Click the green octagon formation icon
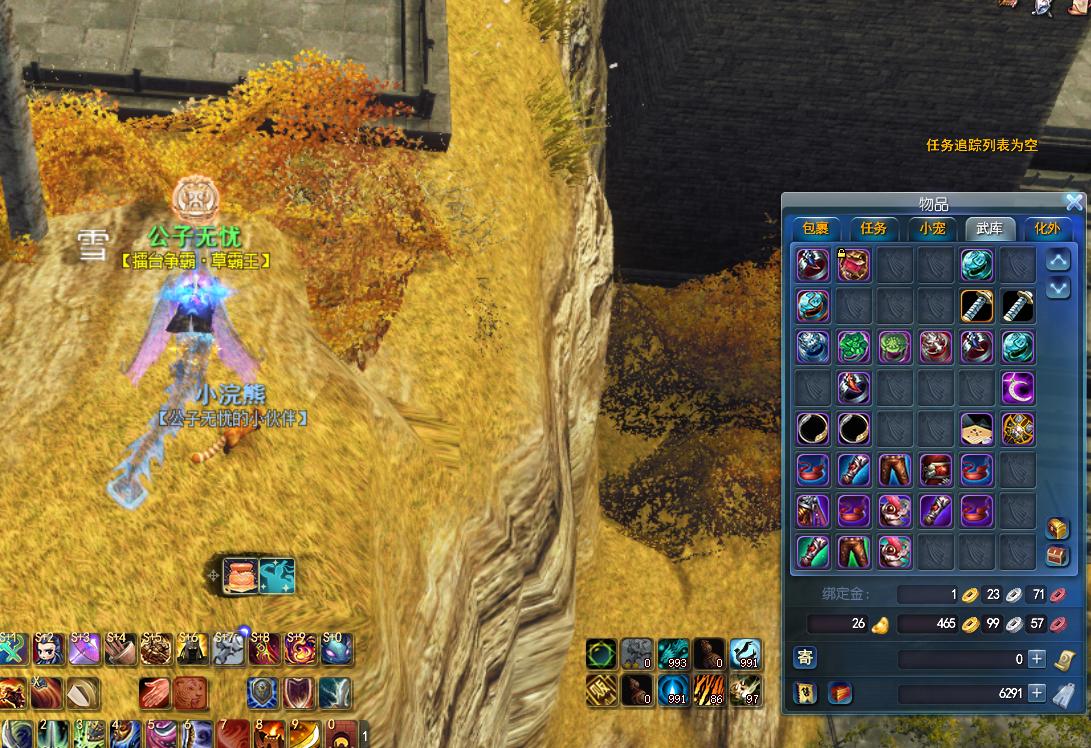Image resolution: width=1091 pixels, height=748 pixels. coord(601,655)
